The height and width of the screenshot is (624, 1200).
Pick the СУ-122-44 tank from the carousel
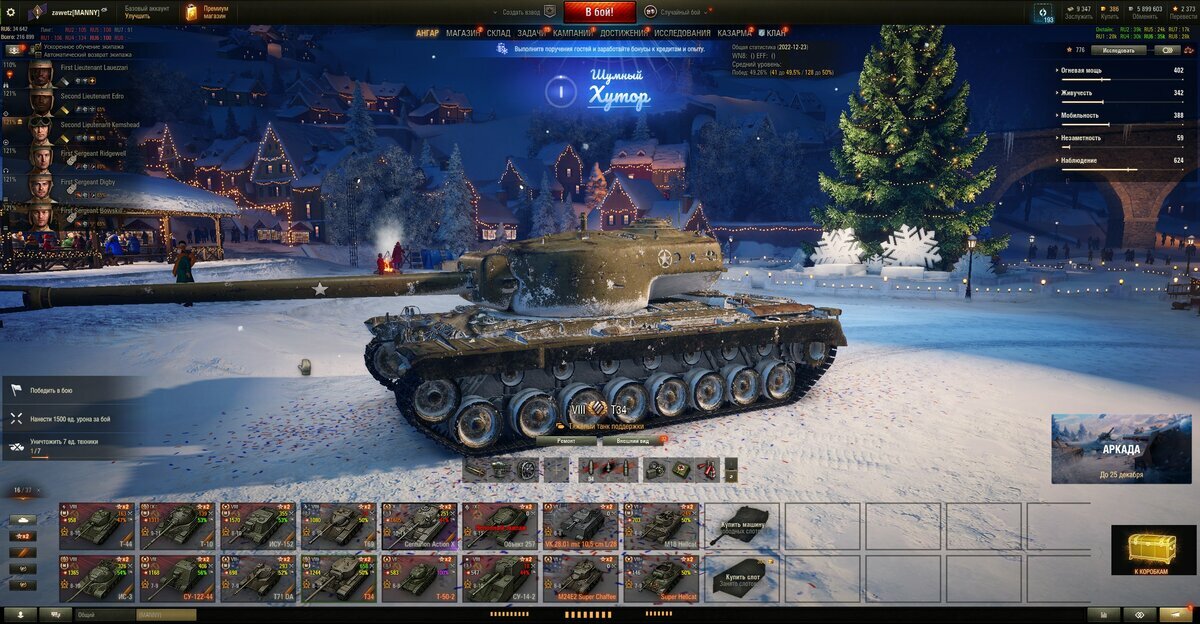177,579
